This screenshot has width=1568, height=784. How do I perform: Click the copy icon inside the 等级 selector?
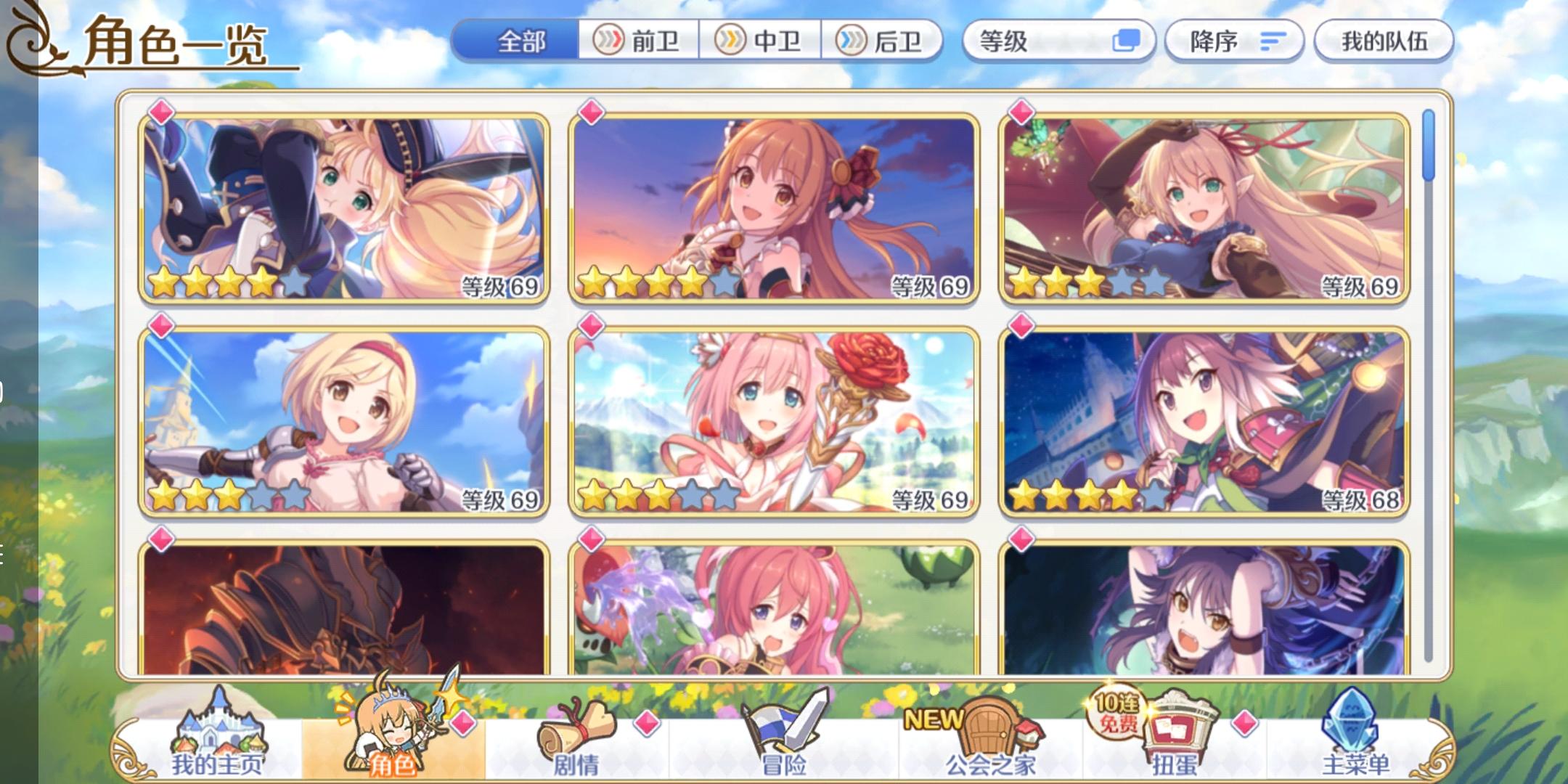[x=1127, y=41]
